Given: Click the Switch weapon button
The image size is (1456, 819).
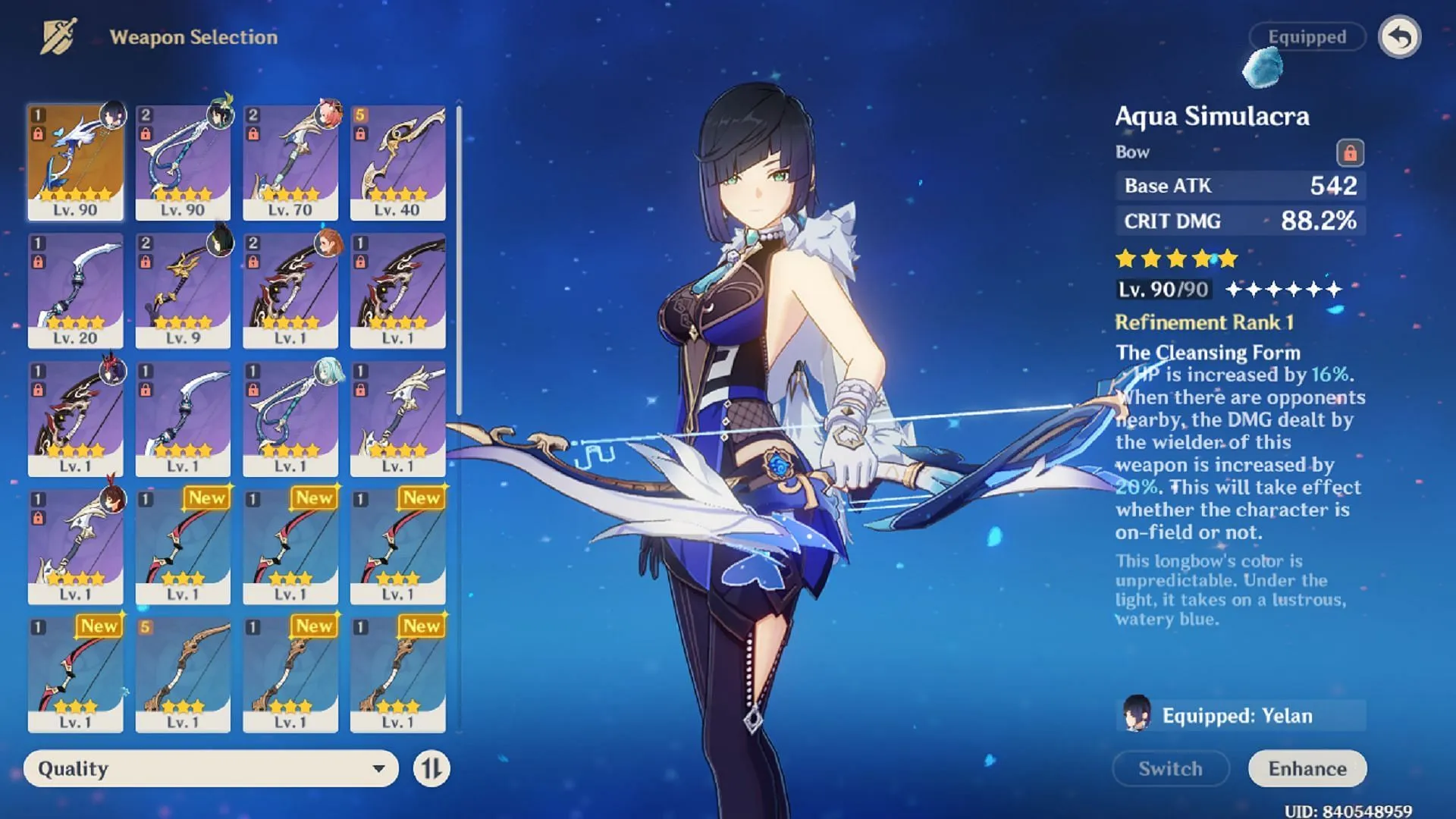Looking at the screenshot, I should click(x=1170, y=768).
